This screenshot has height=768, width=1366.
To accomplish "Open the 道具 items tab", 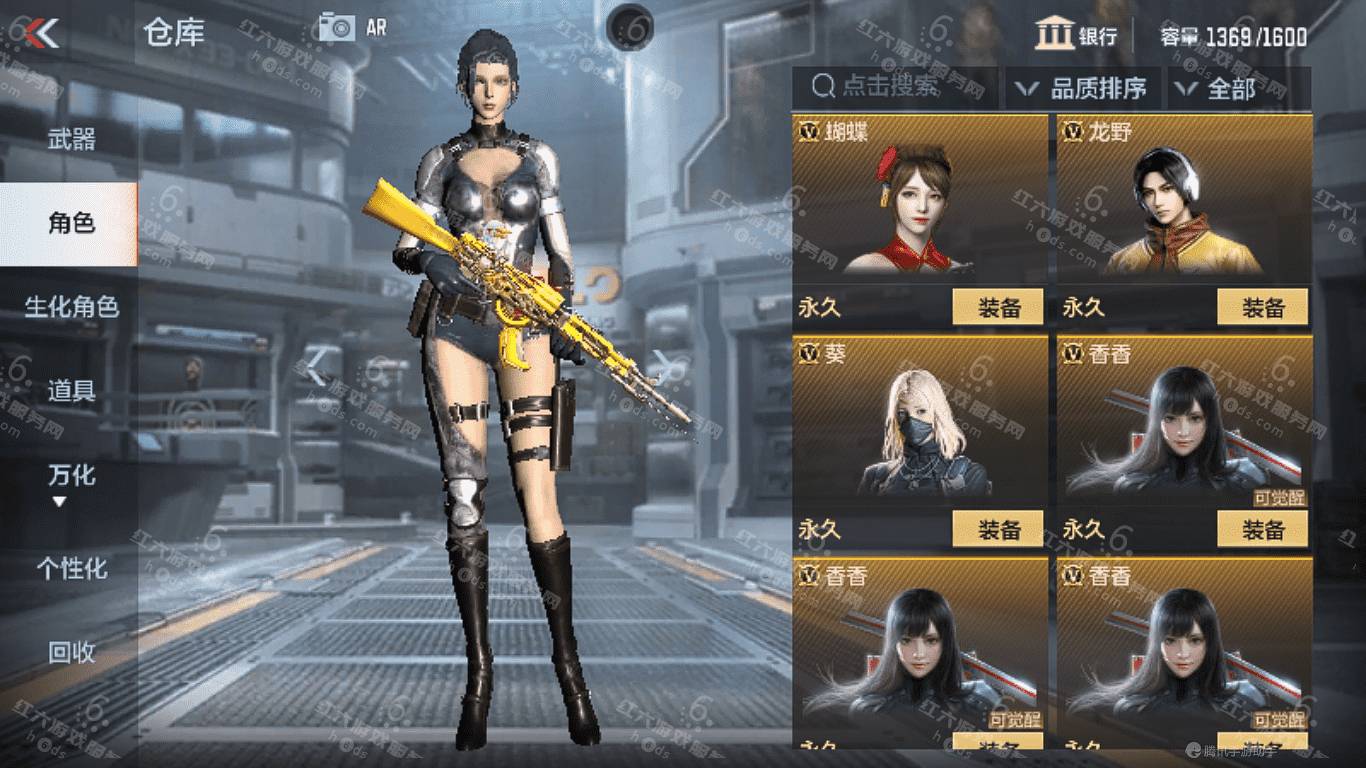I will [x=71, y=390].
